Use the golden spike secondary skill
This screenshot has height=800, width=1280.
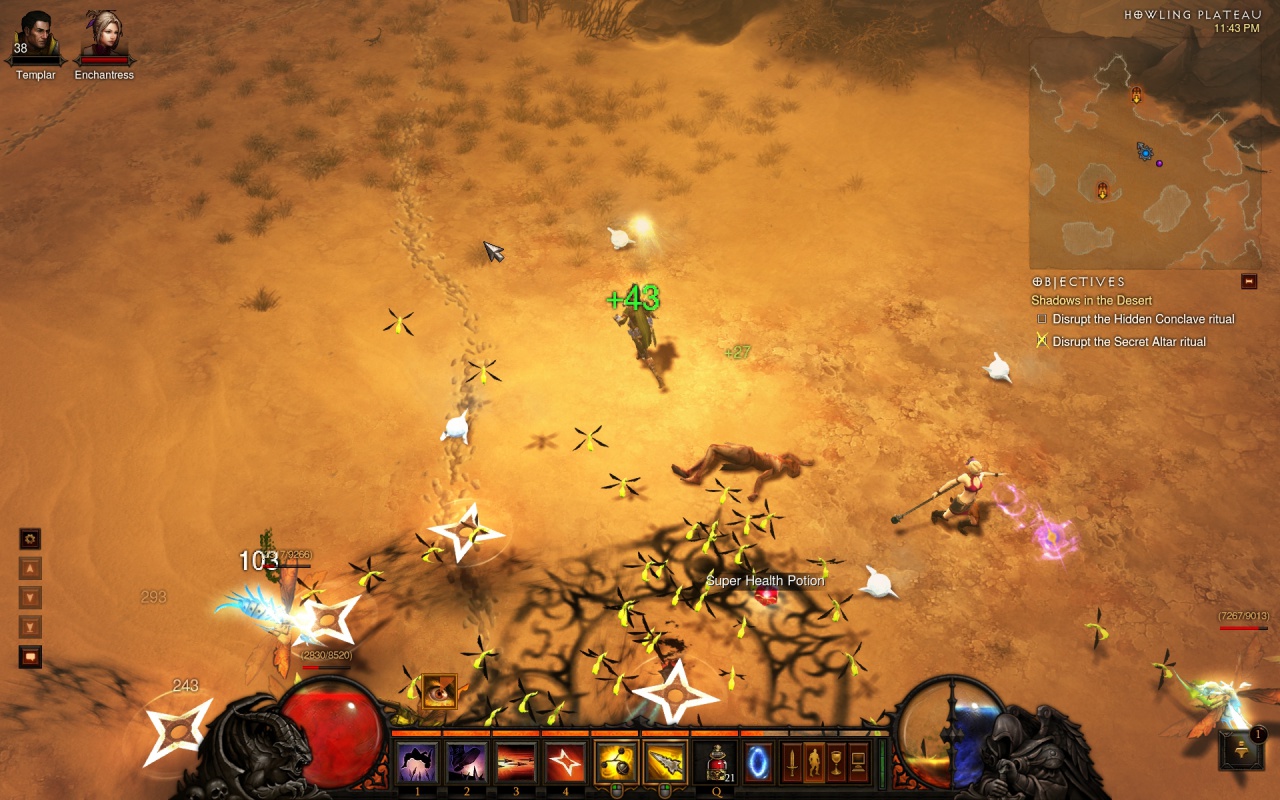[x=665, y=763]
